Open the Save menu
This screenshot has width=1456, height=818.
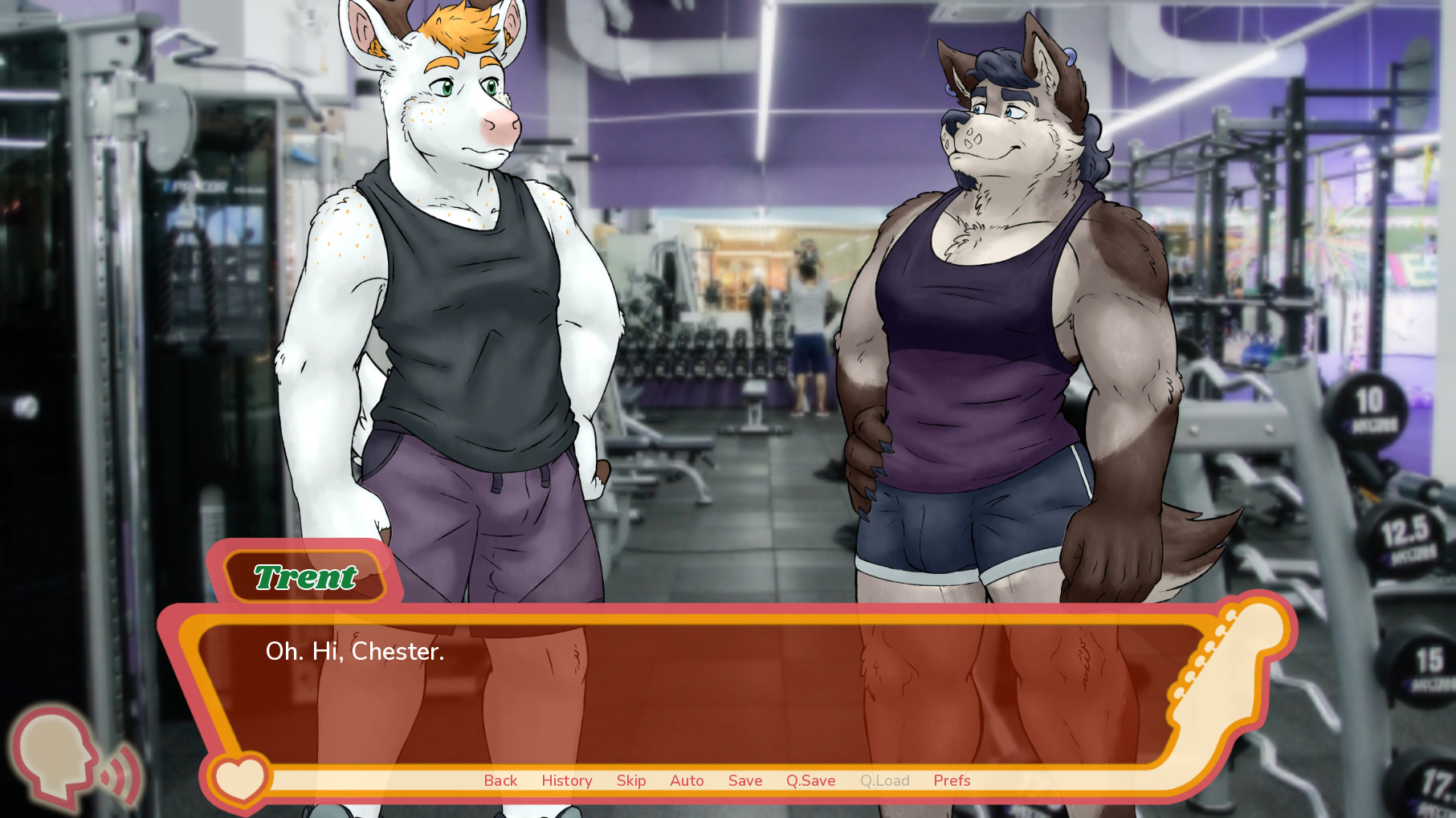click(745, 780)
